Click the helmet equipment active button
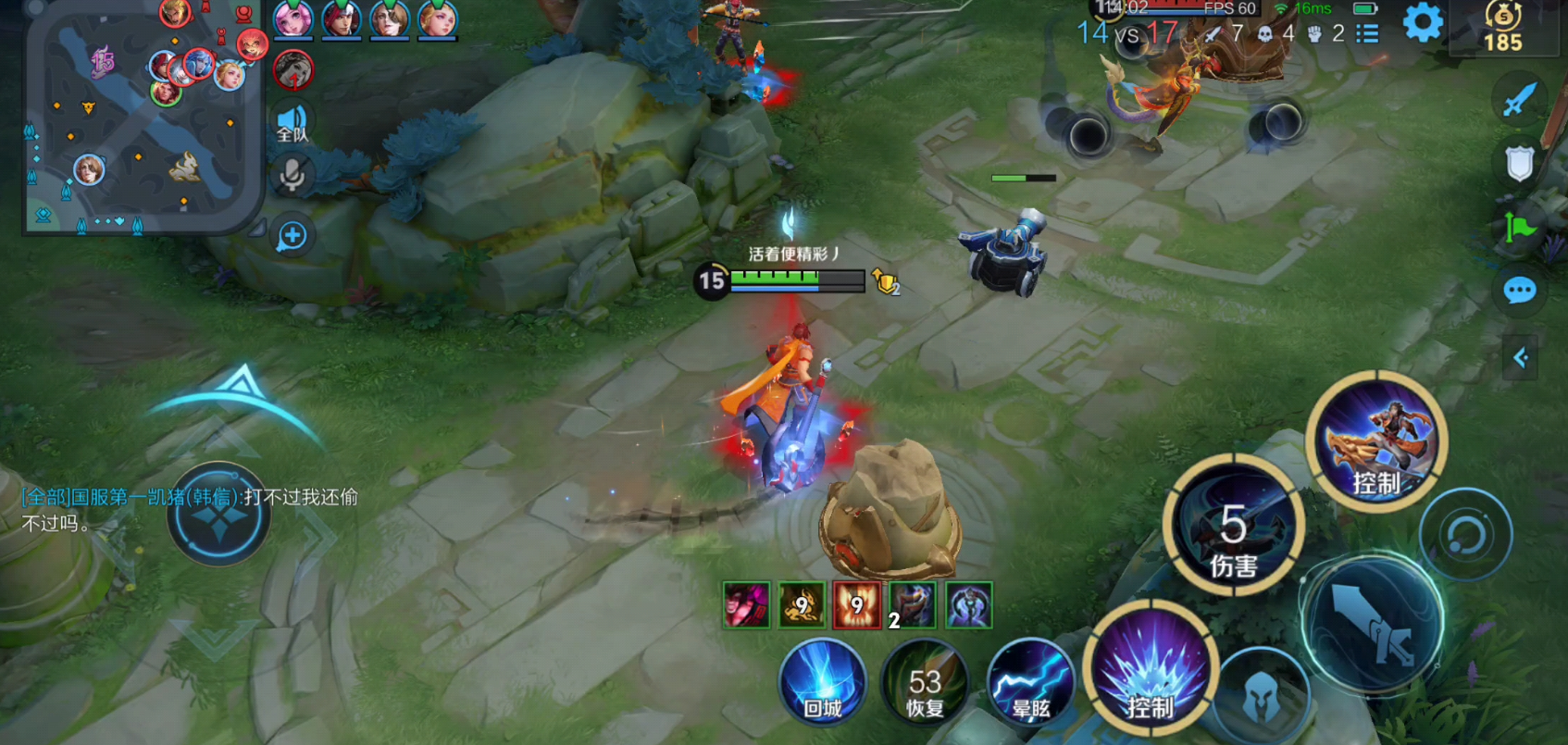Screen dimensions: 1568x745 pos(1260,699)
